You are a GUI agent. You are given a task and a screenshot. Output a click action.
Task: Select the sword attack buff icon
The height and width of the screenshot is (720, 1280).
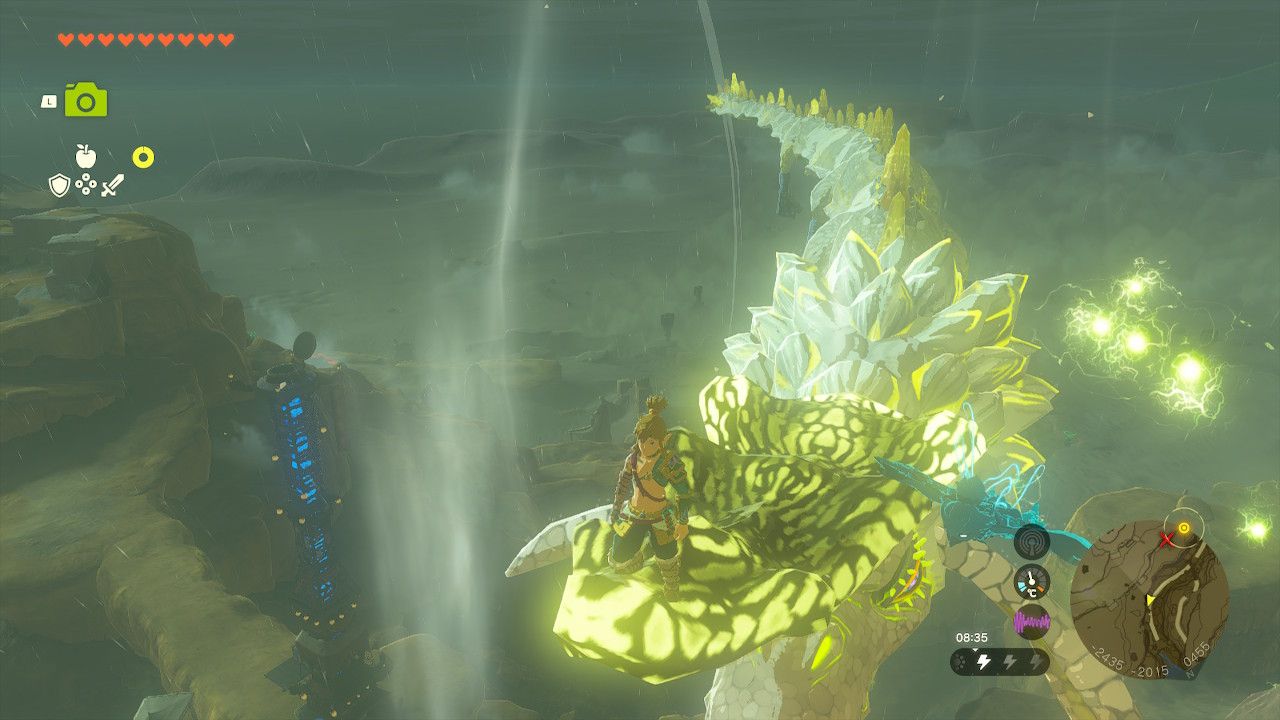[x=113, y=185]
